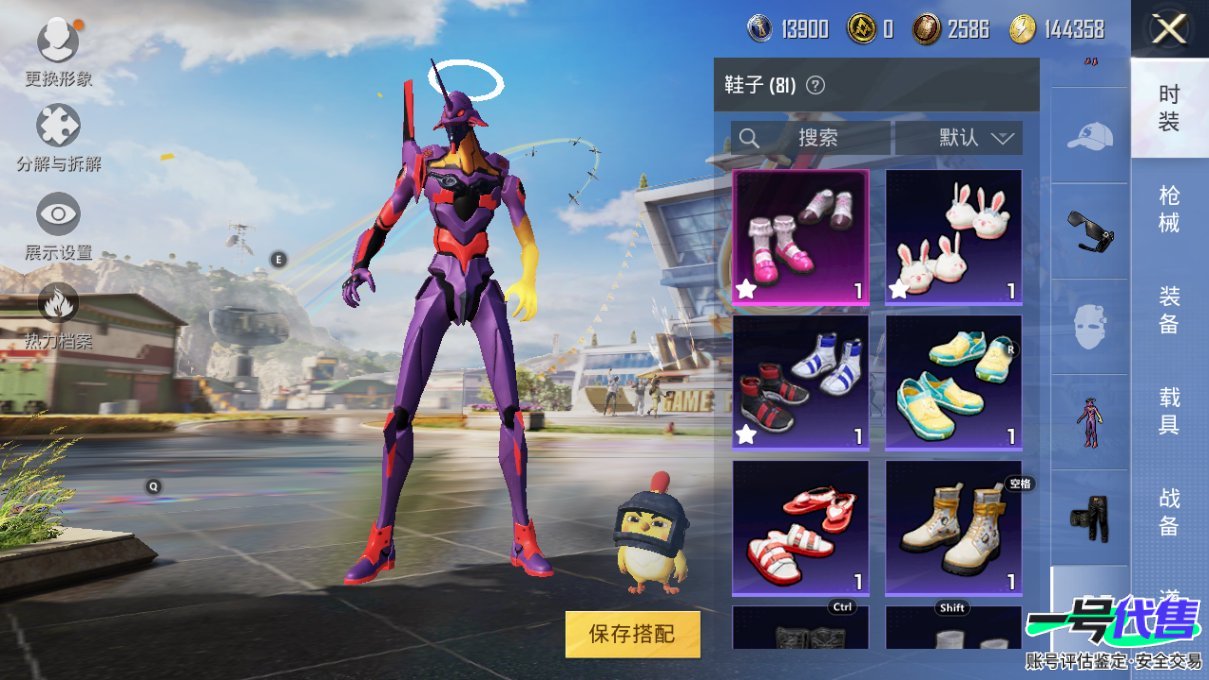
Task: Select the red and white sandals
Action: (800, 528)
